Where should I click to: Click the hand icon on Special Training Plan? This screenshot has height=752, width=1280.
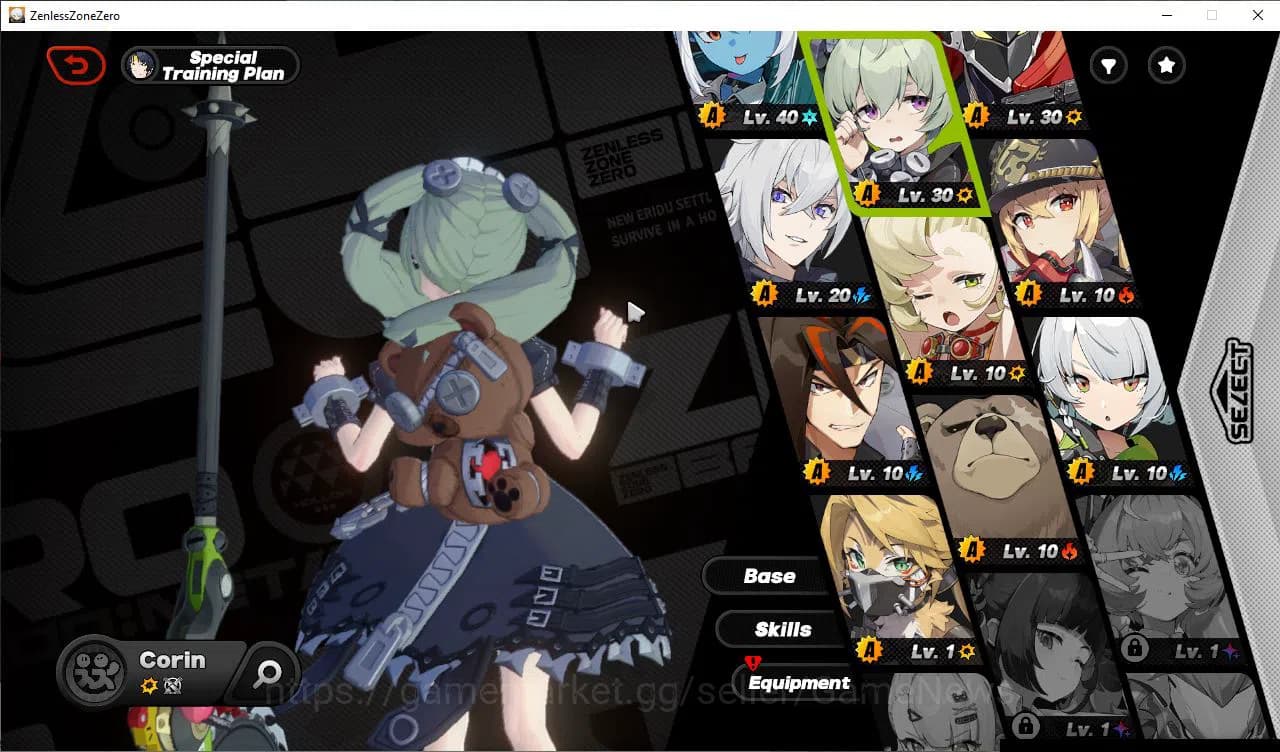(x=142, y=64)
